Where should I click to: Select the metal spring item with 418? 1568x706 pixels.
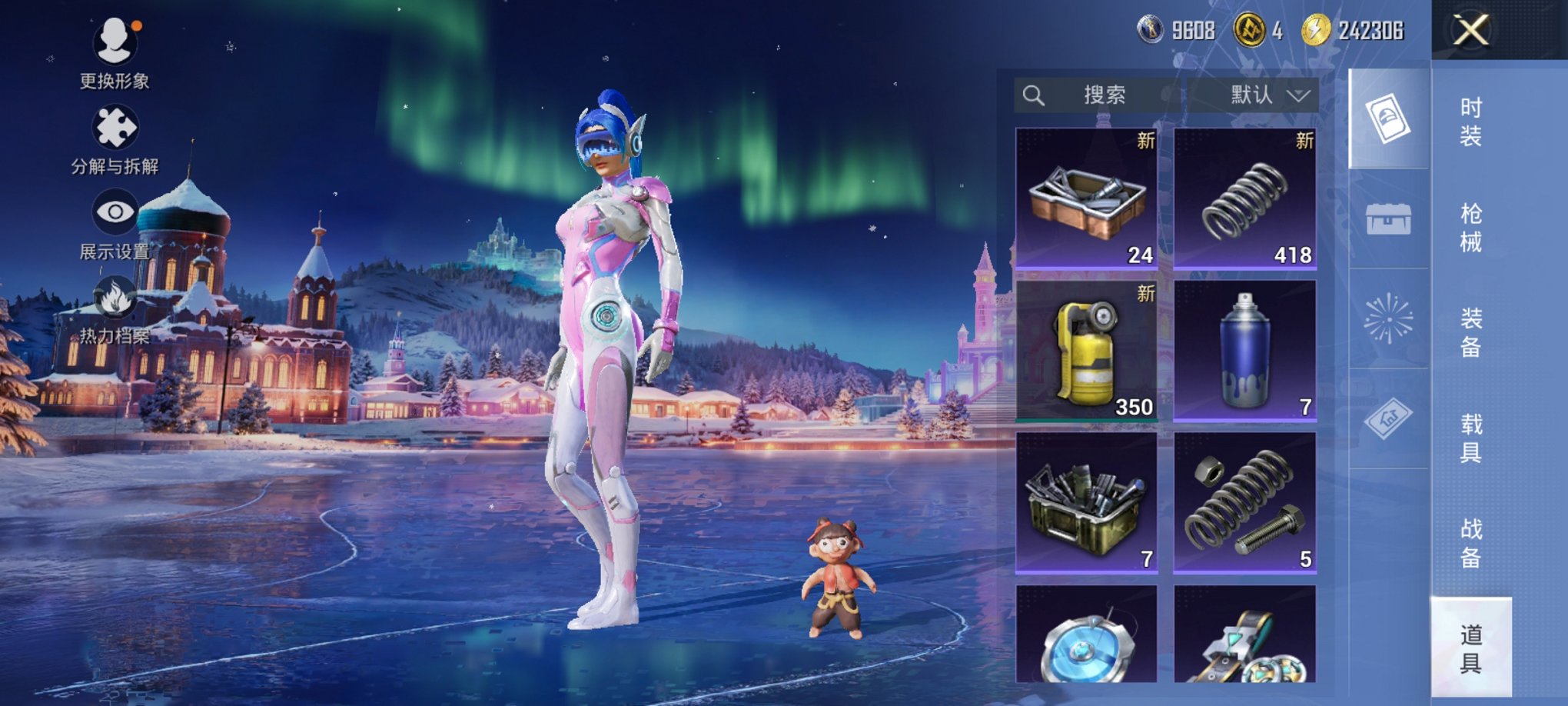pos(1245,198)
